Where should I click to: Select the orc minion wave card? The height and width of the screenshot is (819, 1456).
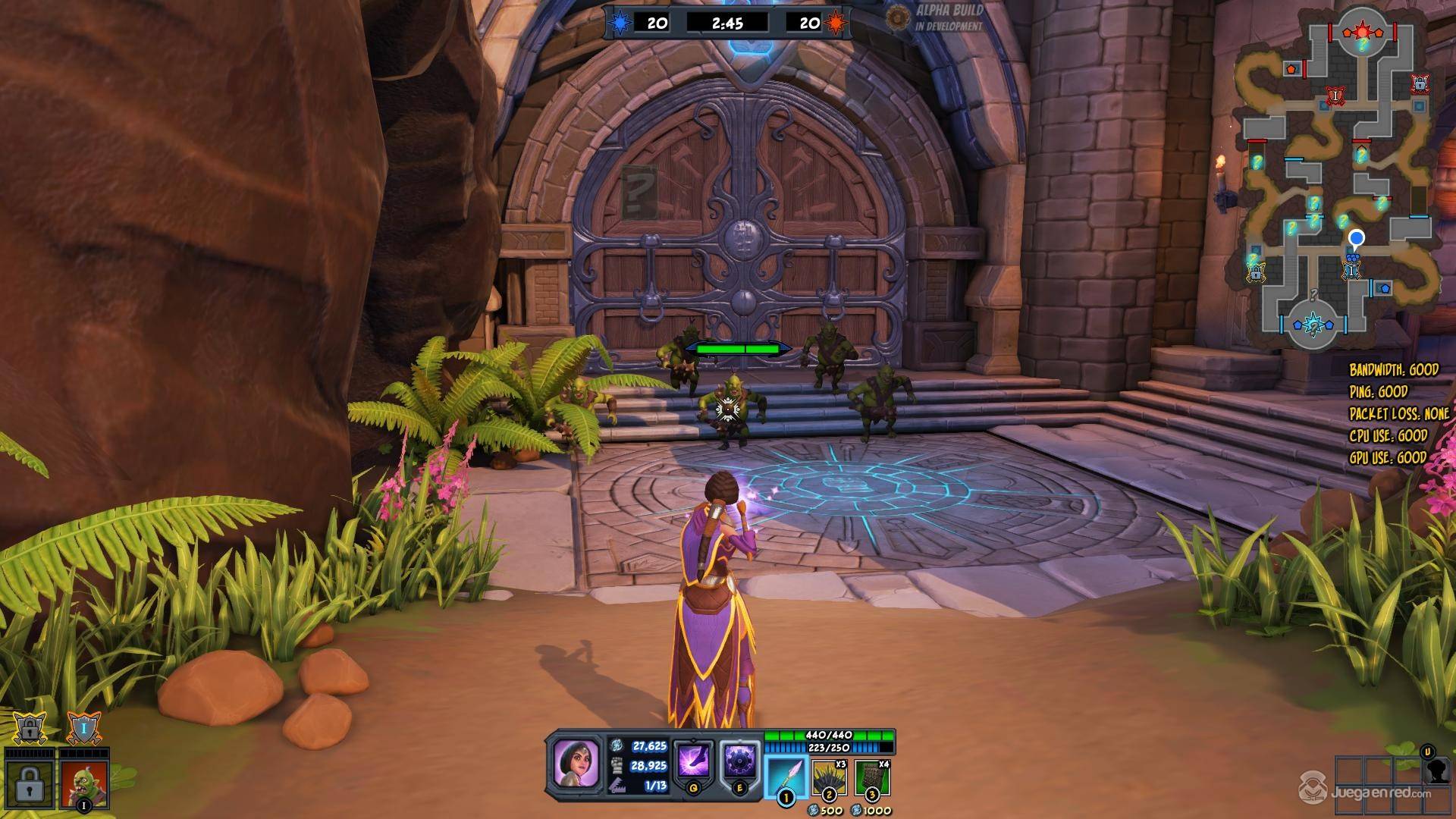click(x=83, y=779)
